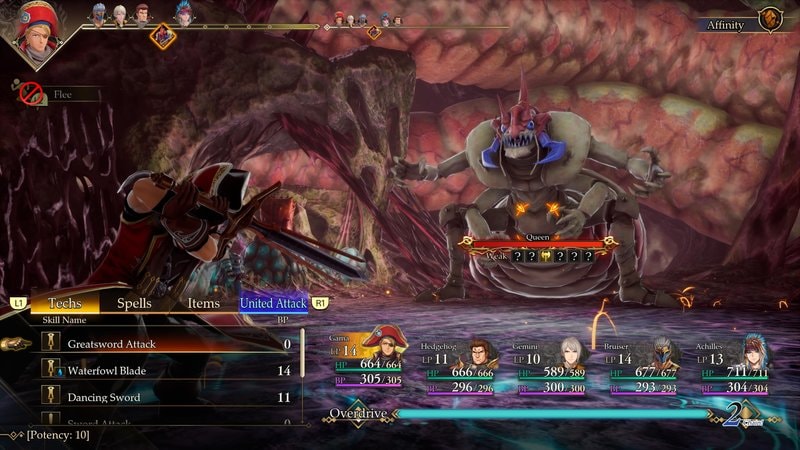
Task: Show the Items tab
Action: tap(203, 302)
